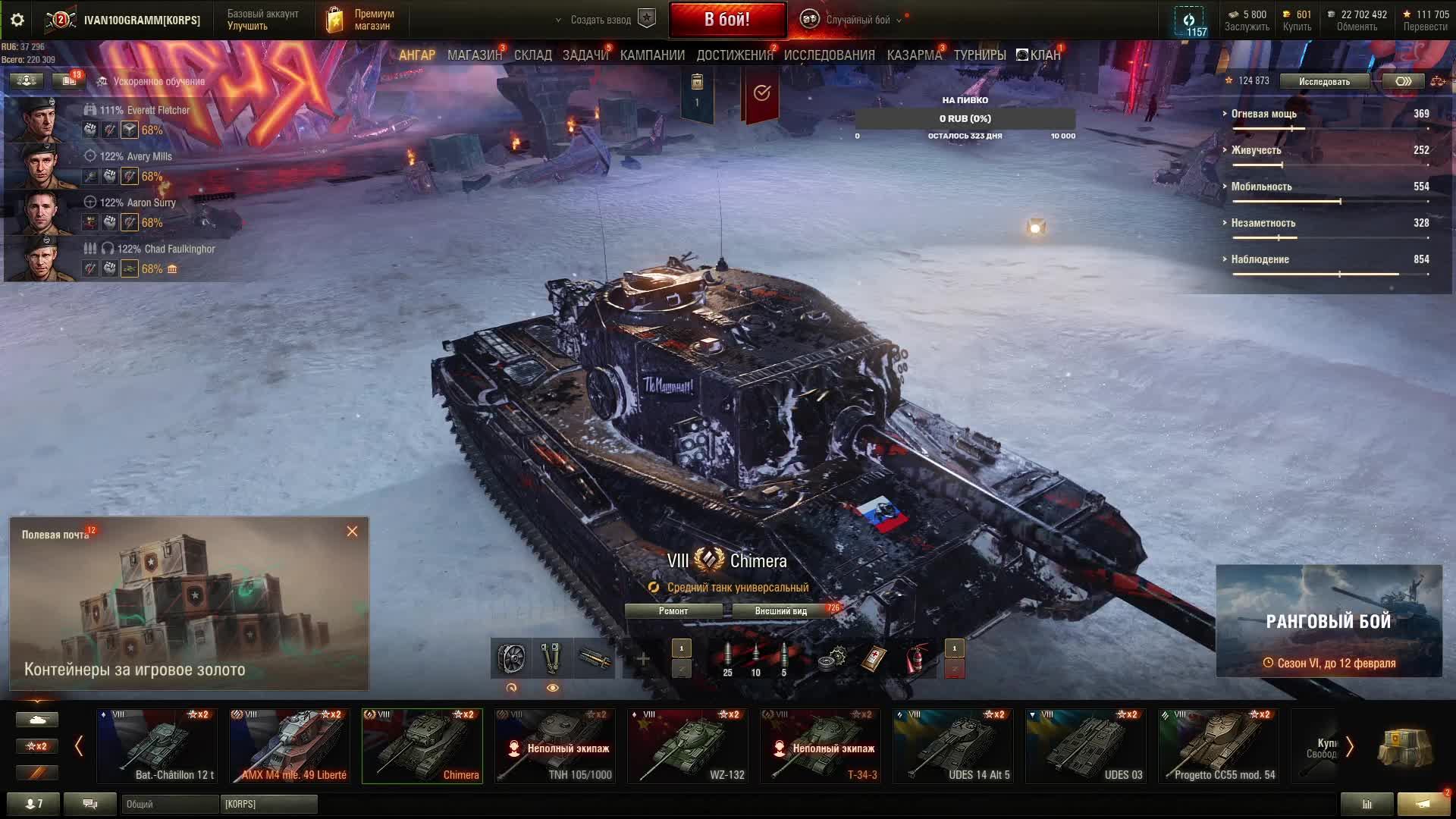Select crew member Everett Fletcher
Screen dimensions: 1456x819
click(144, 111)
